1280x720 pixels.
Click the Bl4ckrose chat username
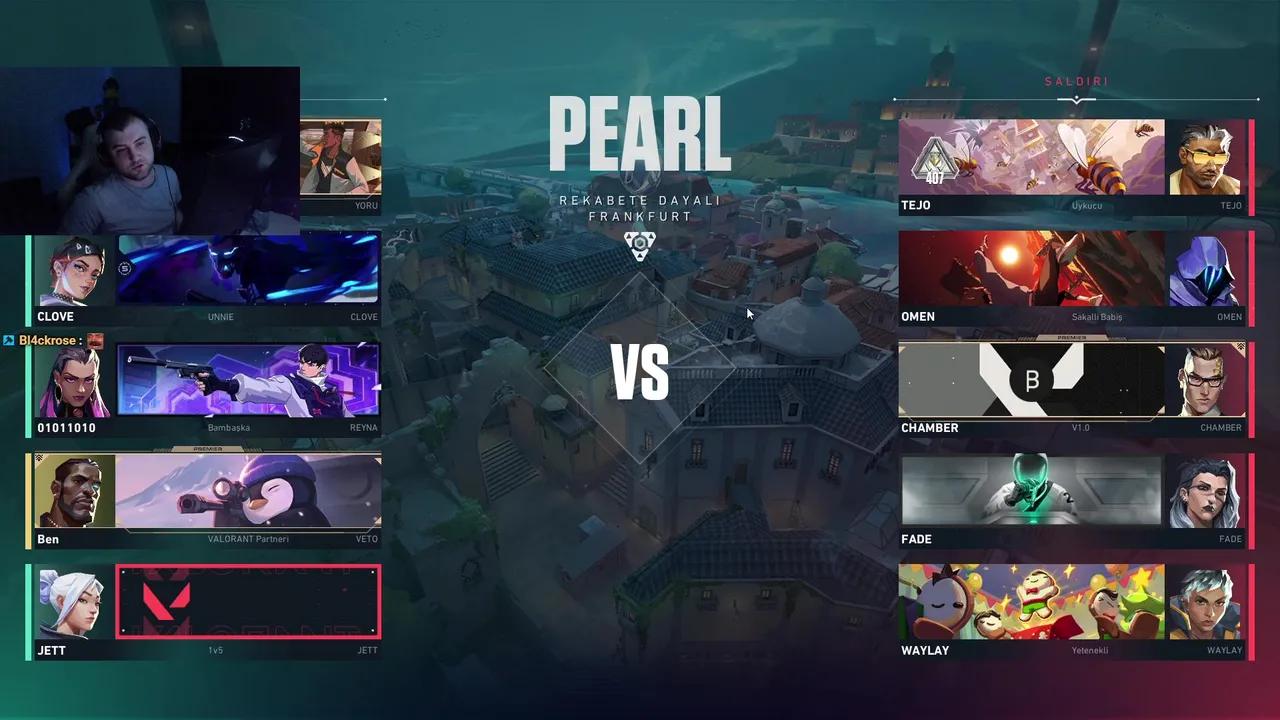click(x=48, y=340)
